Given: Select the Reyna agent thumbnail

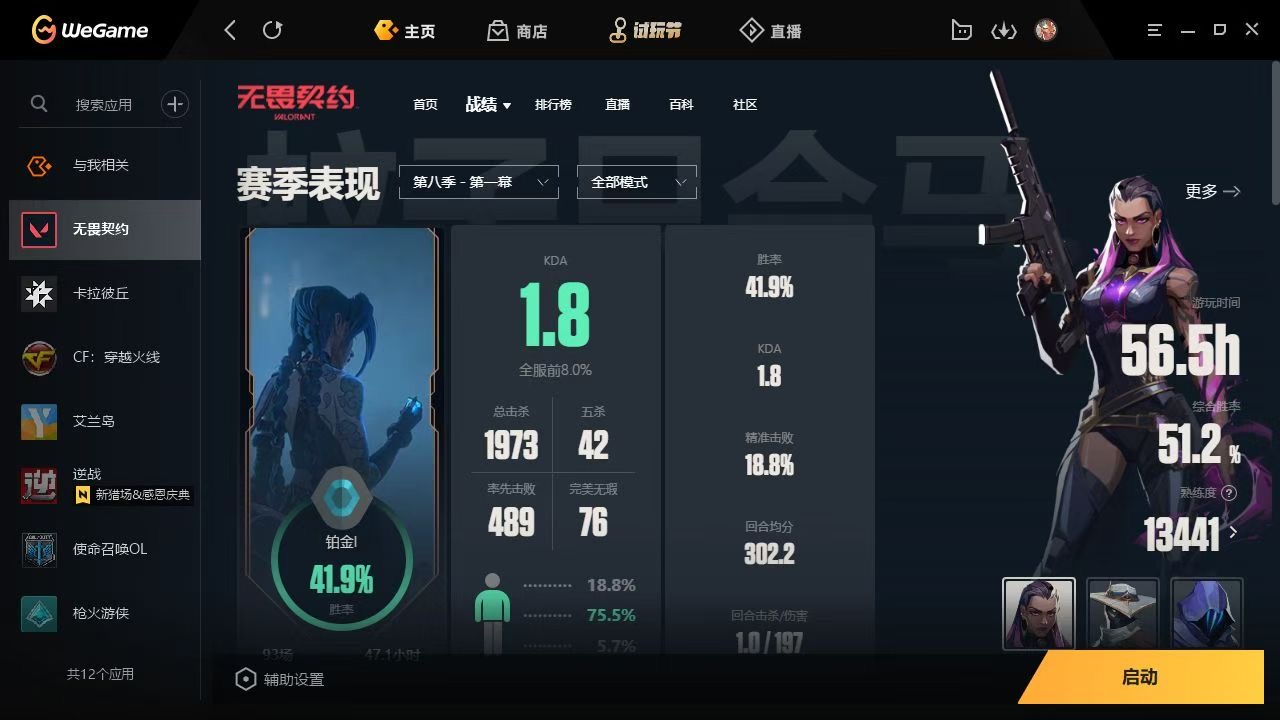Looking at the screenshot, I should coord(1038,613).
